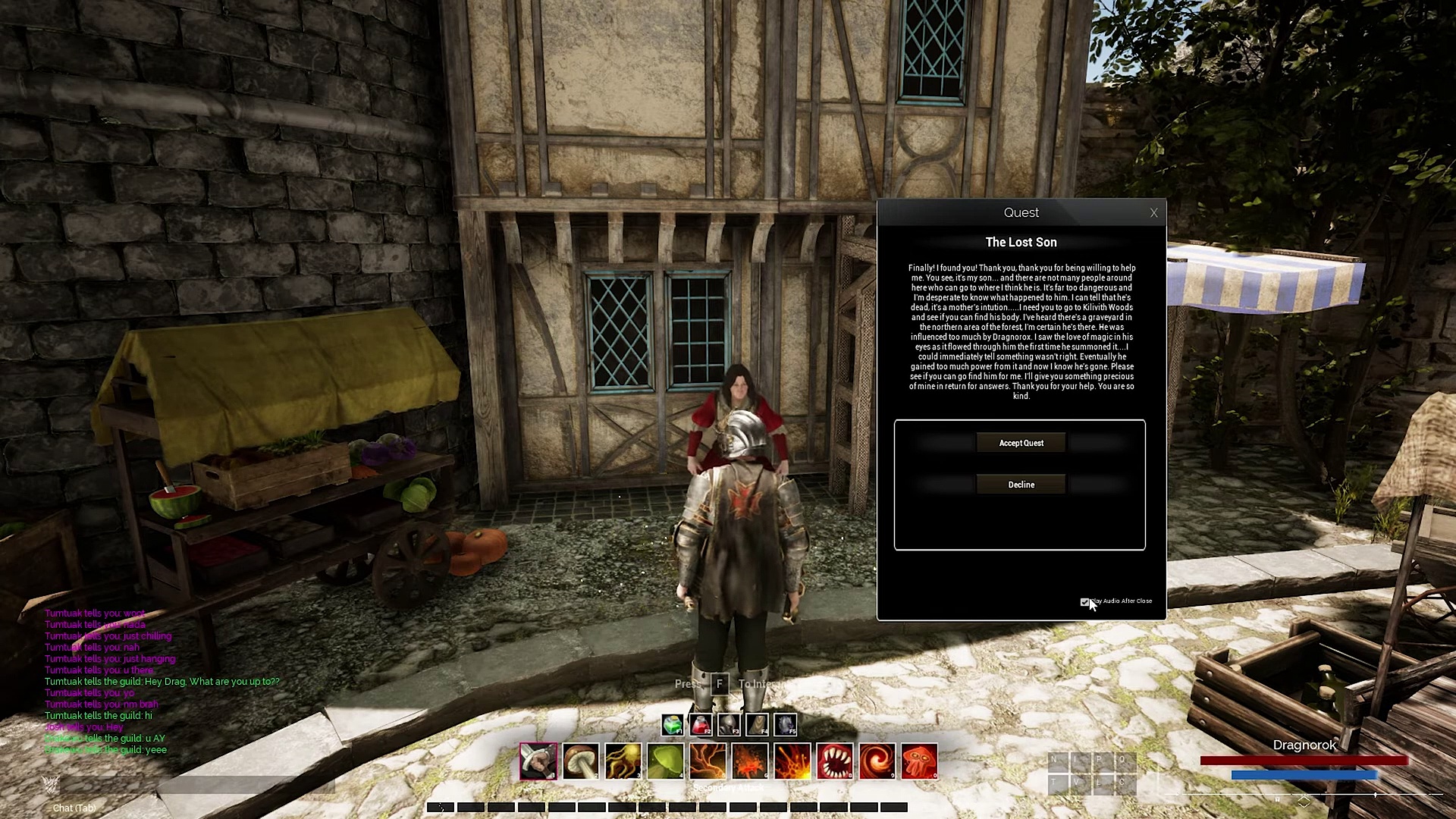Use the green potion quick slot
1456x819 pixels.
click(672, 725)
